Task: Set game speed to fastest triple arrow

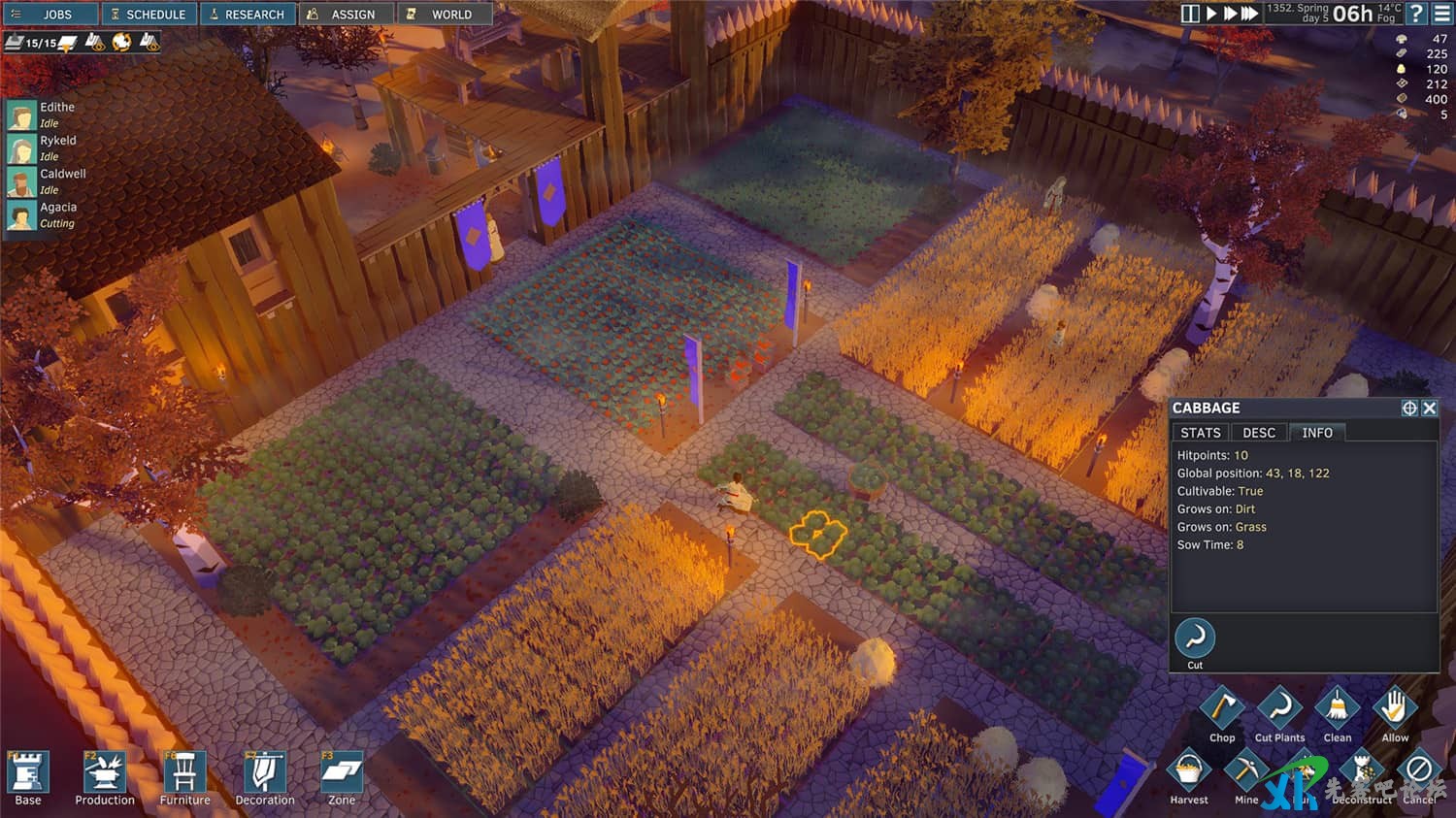Action: click(x=1250, y=14)
